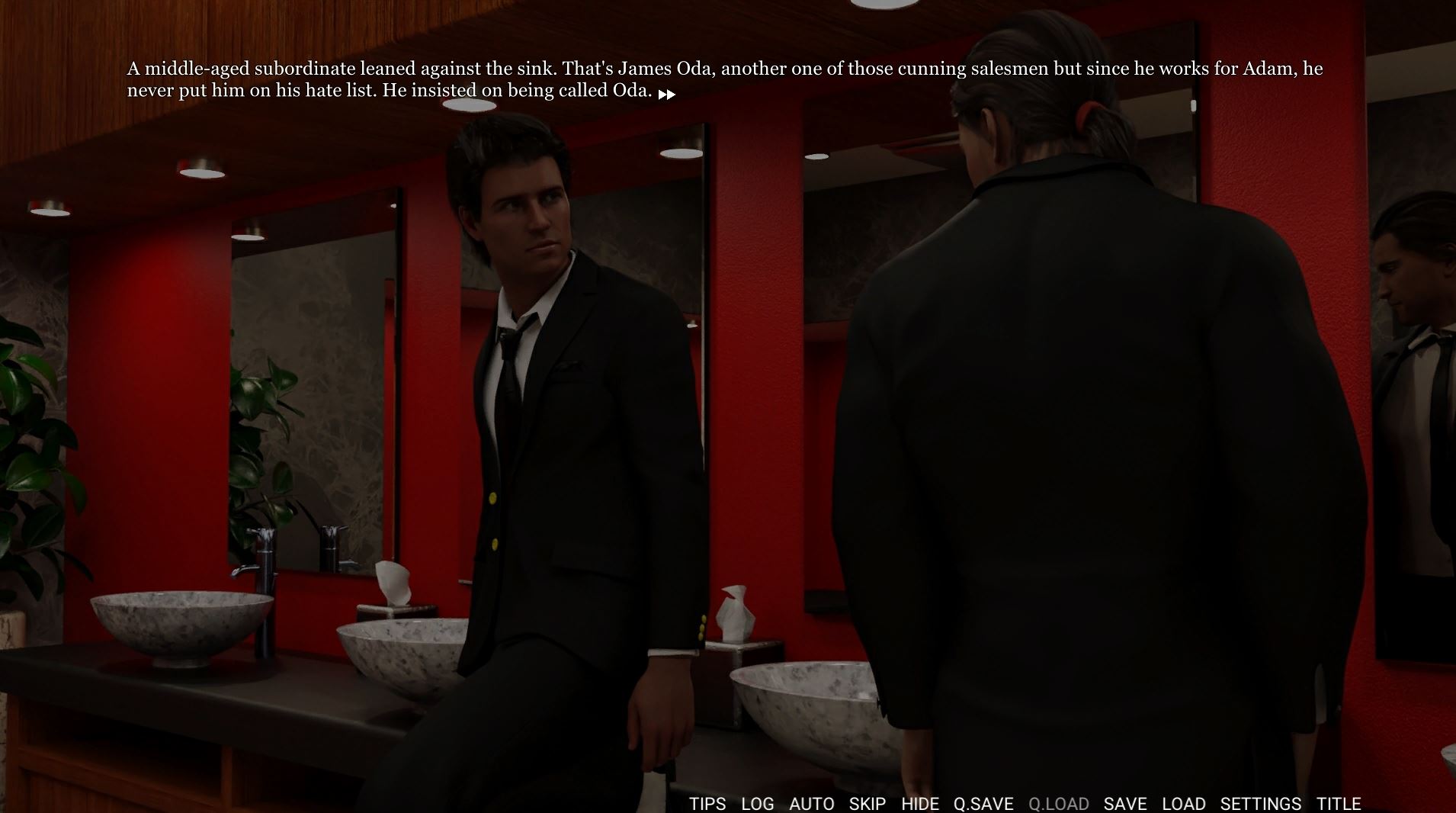Quick save with Q.SAVE

(x=983, y=804)
